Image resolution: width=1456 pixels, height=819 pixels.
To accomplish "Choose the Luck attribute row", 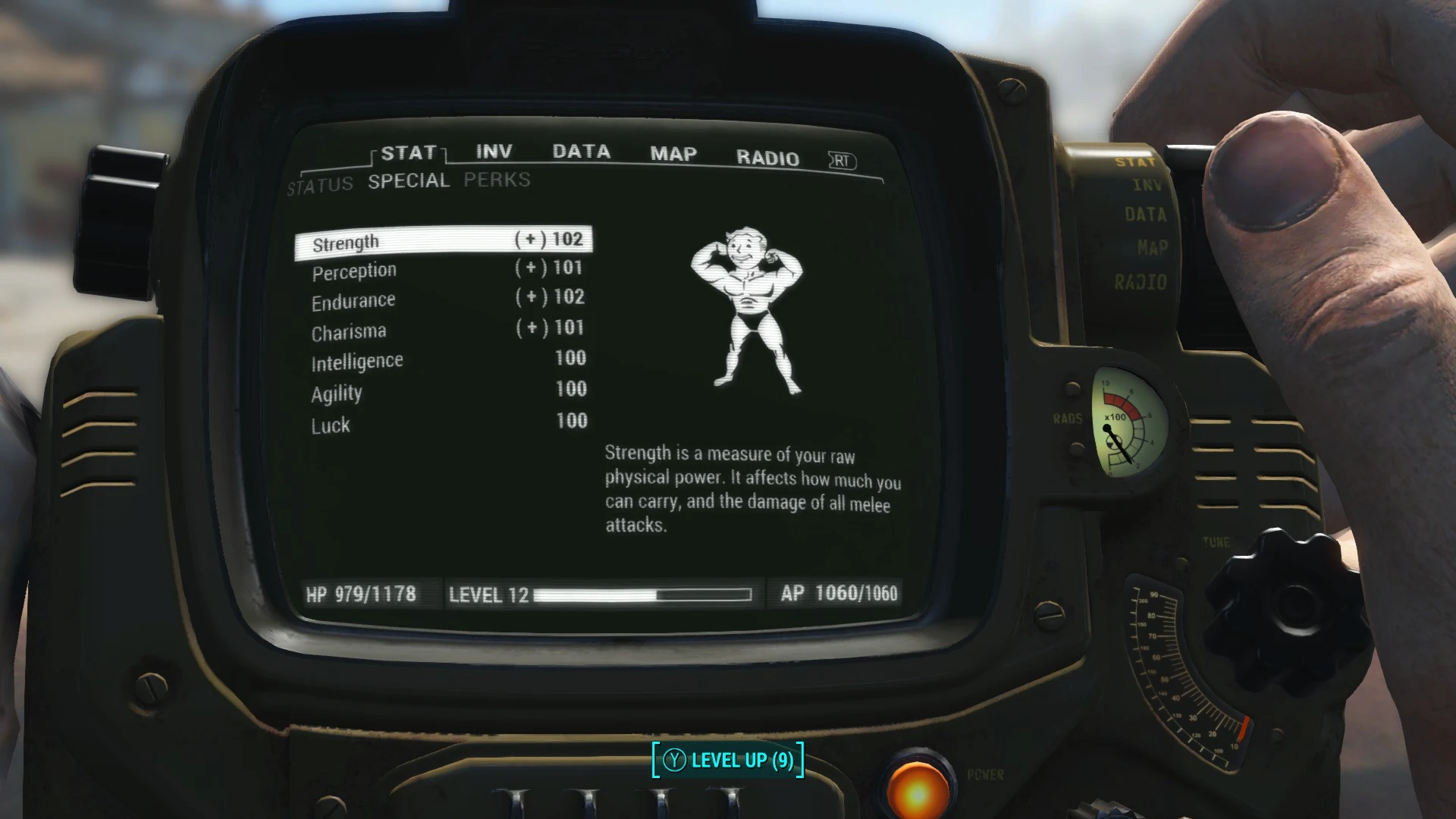I will [444, 423].
